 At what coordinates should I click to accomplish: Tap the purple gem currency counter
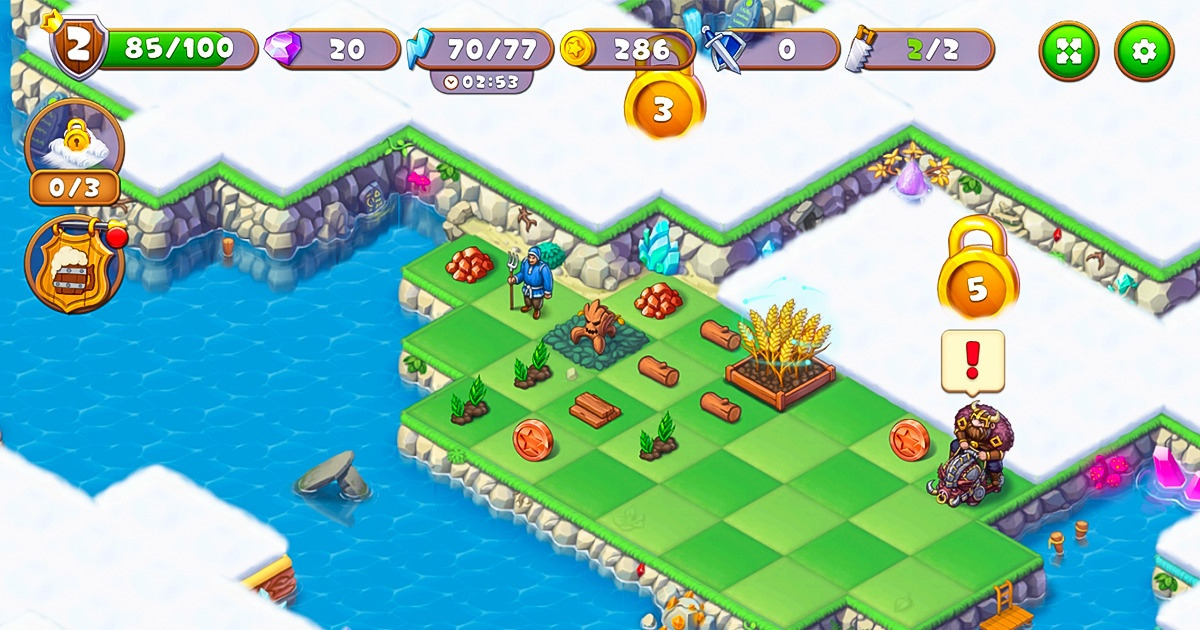[x=333, y=49]
